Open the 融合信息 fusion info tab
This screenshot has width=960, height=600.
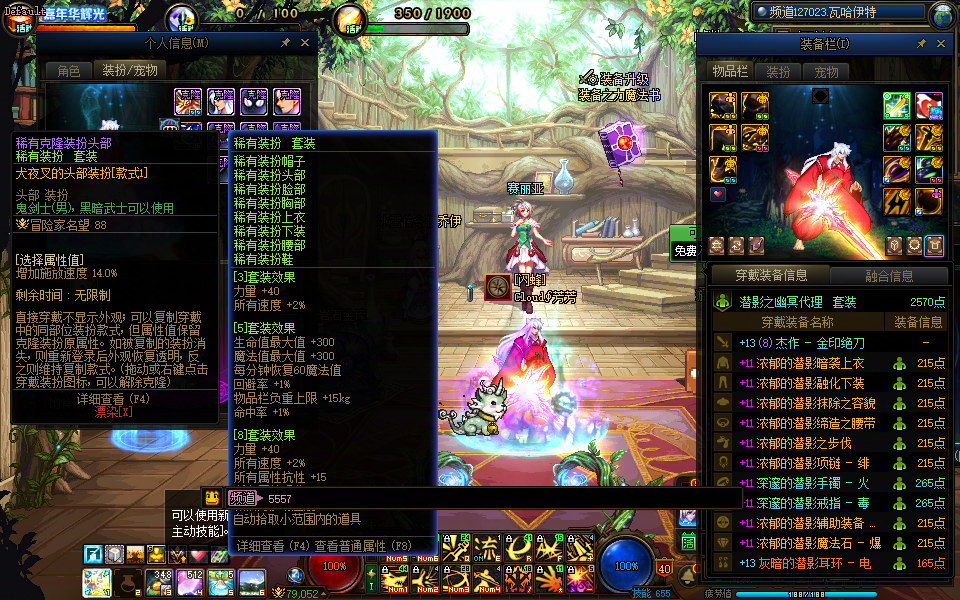click(887, 276)
